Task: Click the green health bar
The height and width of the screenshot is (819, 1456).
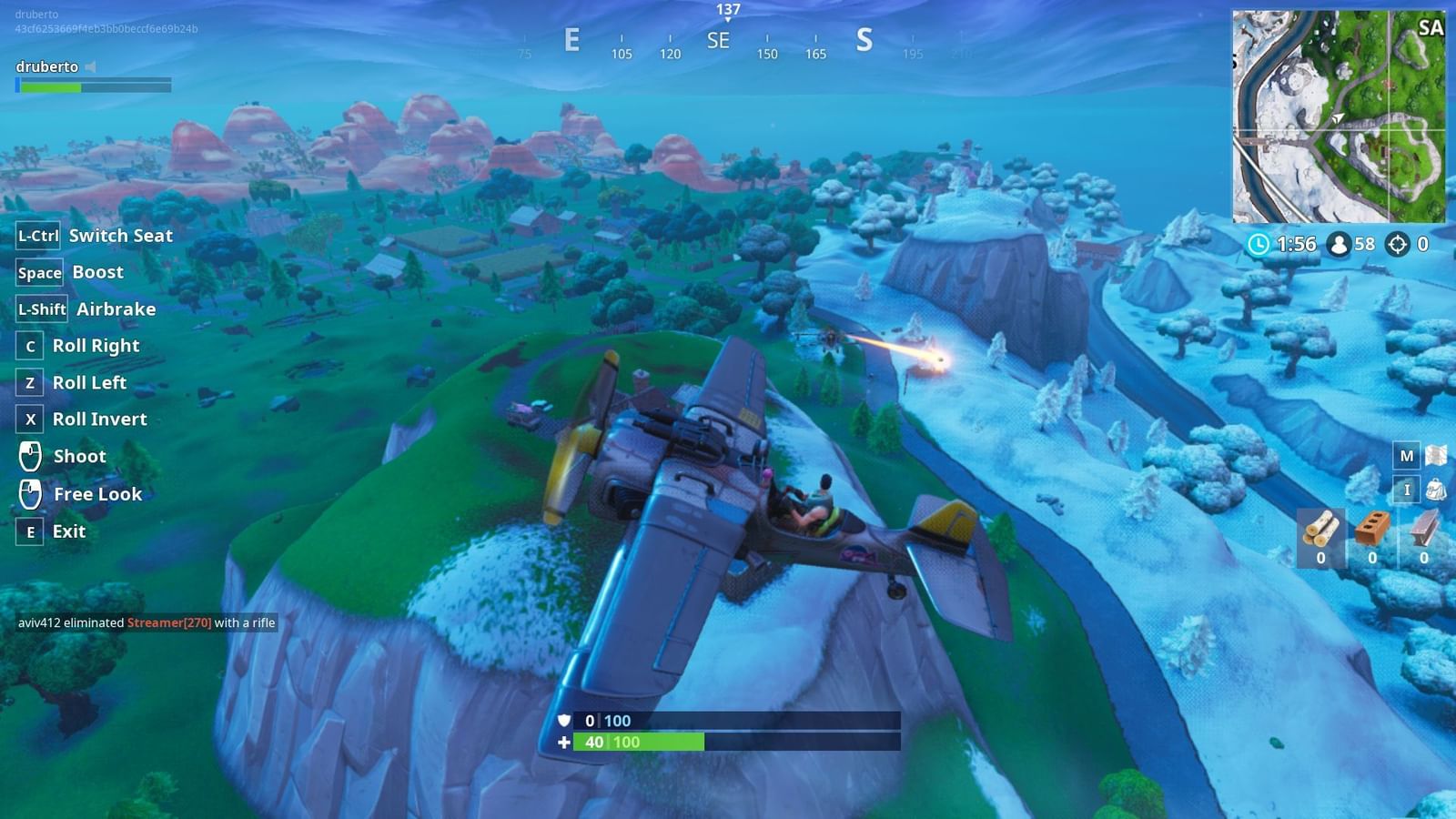Action: click(x=637, y=743)
